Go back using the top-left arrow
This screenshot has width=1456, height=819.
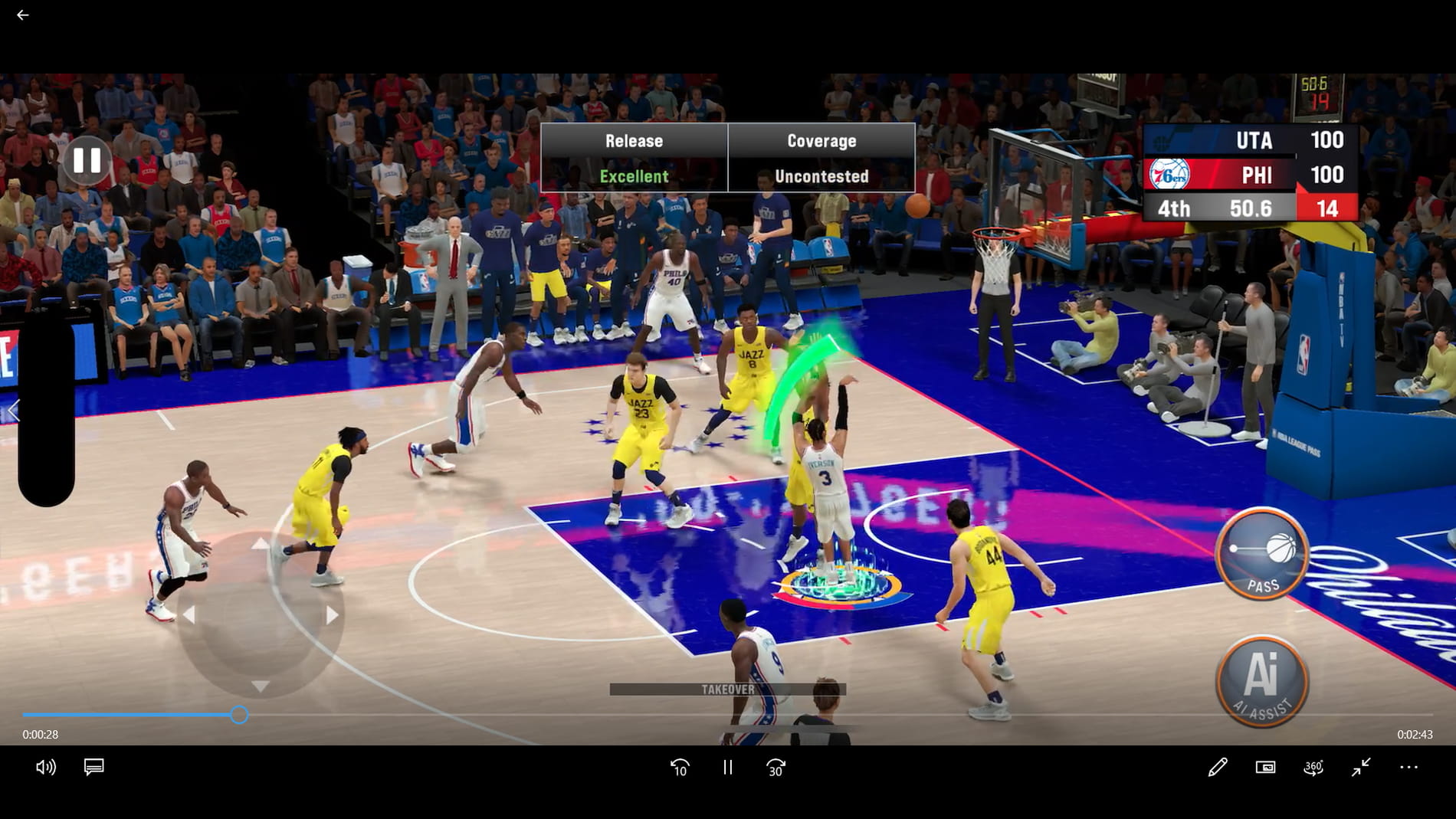(22, 15)
